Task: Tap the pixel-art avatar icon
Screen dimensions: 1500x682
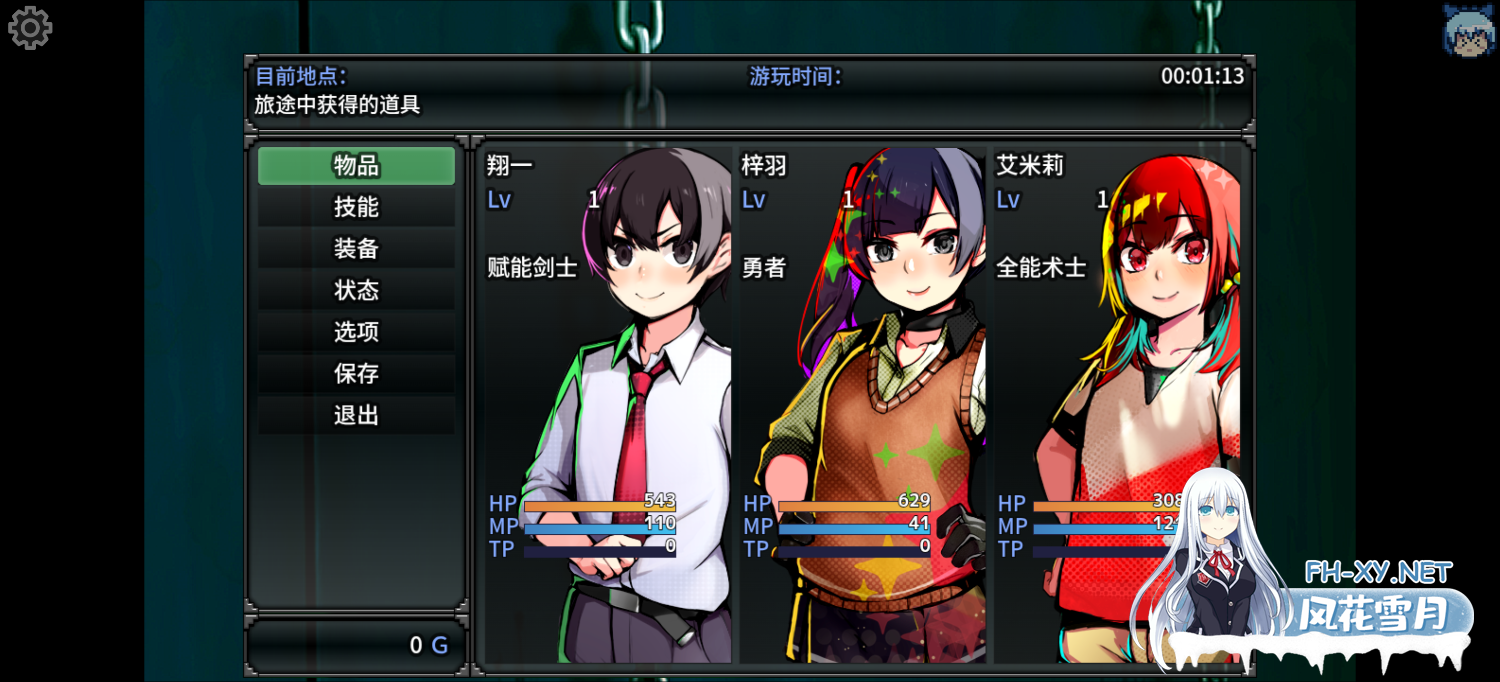Action: point(1467,30)
